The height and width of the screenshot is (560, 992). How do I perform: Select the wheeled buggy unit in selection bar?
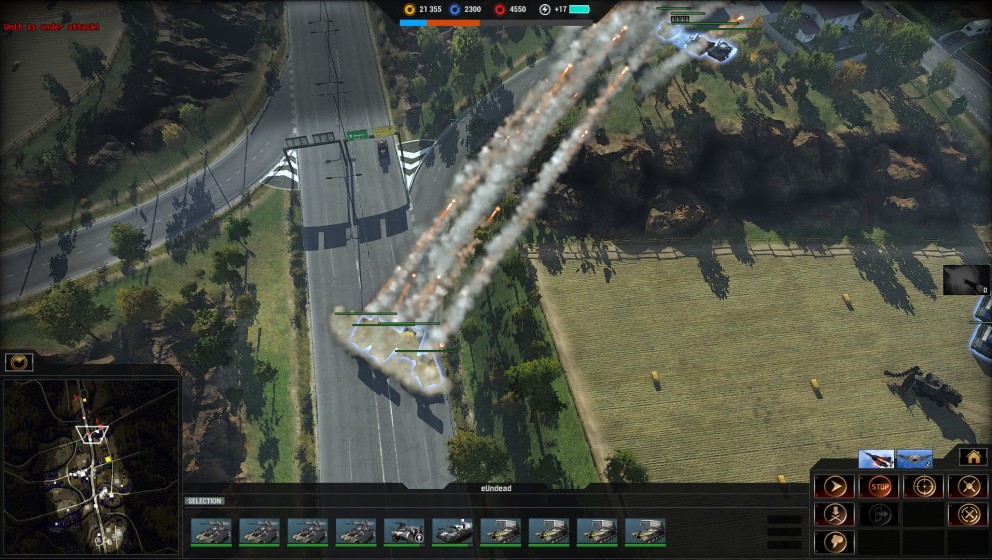(404, 531)
